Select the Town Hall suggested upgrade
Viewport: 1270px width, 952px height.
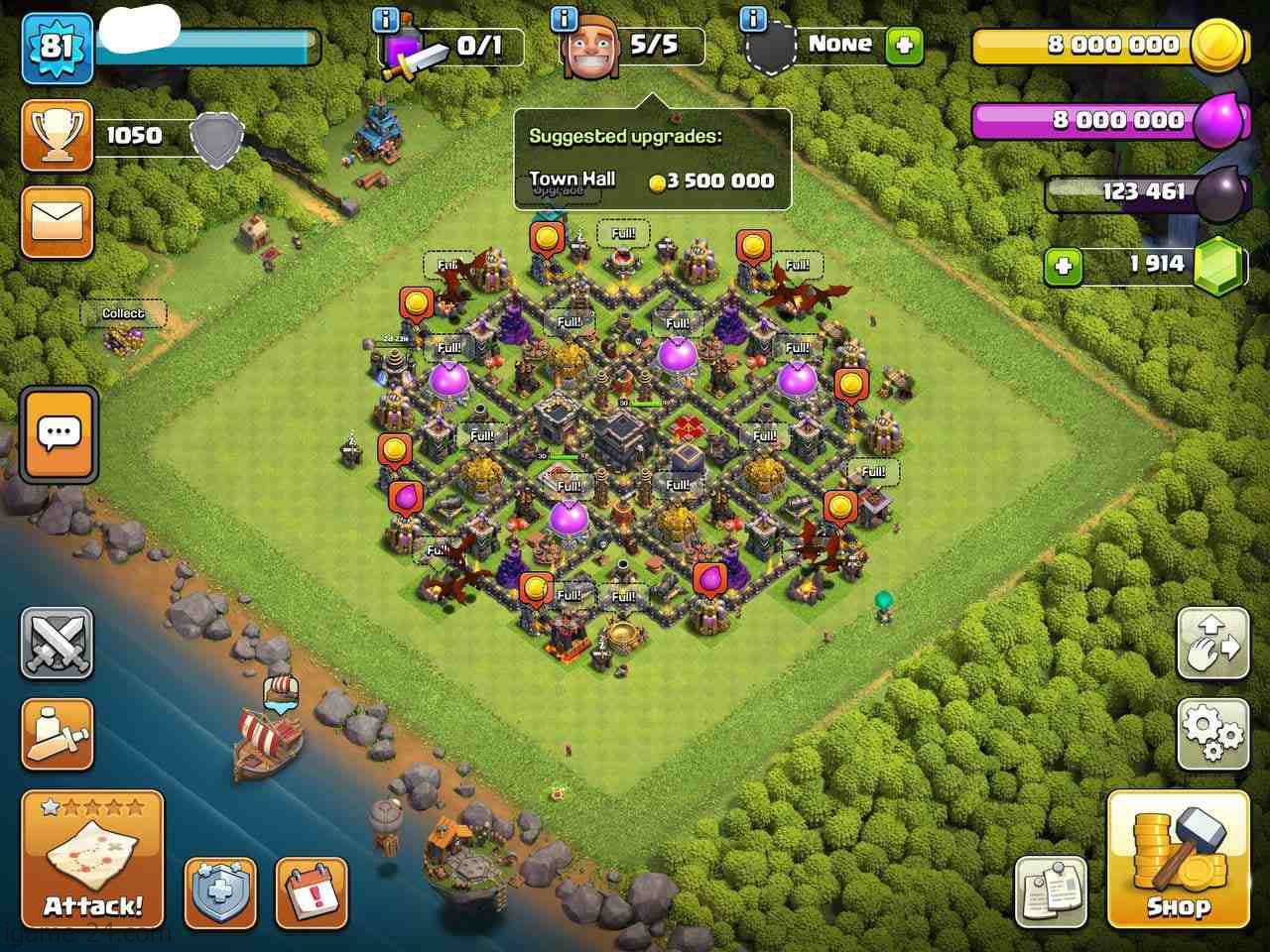point(651,180)
